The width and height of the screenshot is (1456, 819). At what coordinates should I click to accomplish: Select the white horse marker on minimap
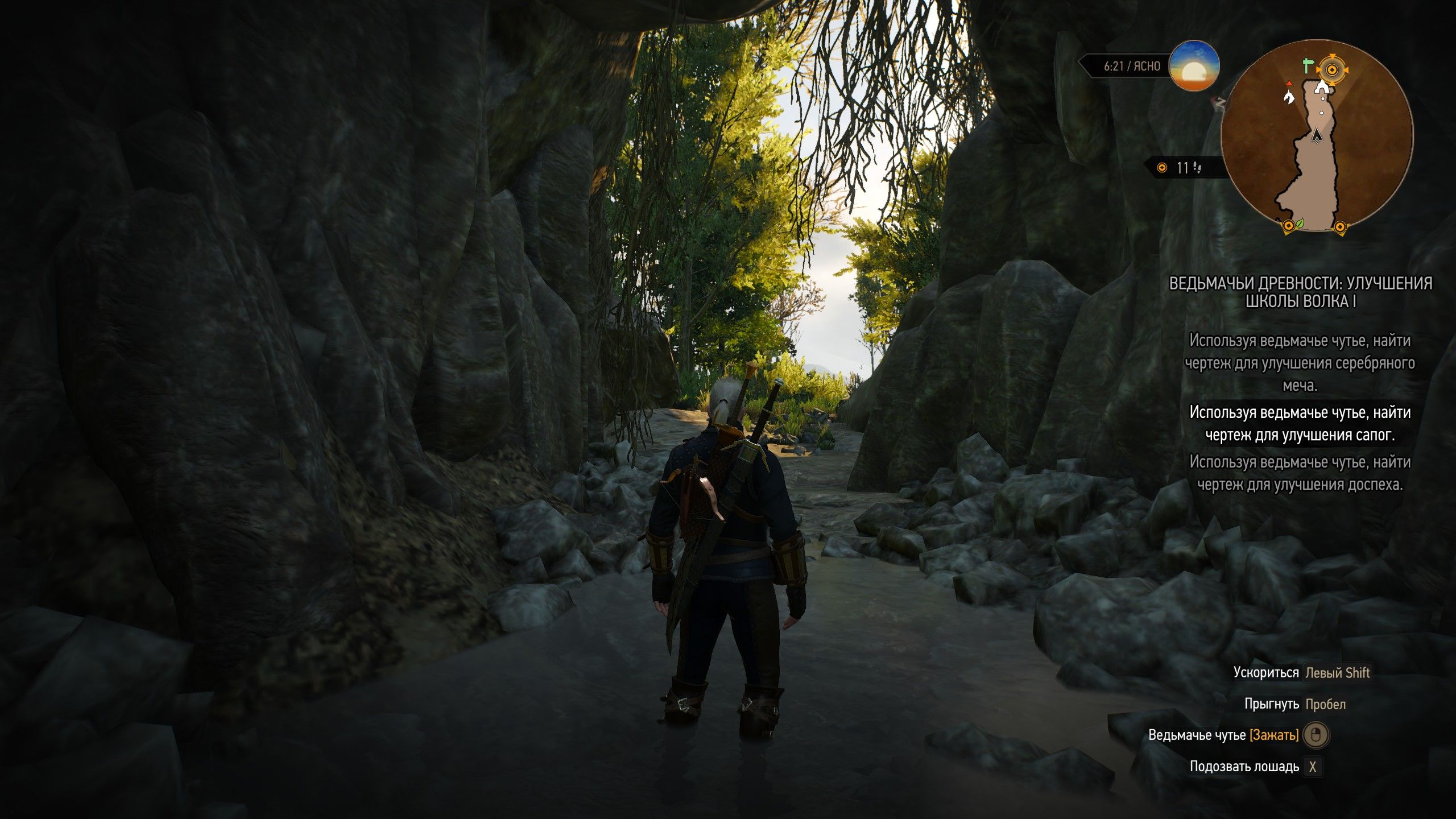point(1288,96)
